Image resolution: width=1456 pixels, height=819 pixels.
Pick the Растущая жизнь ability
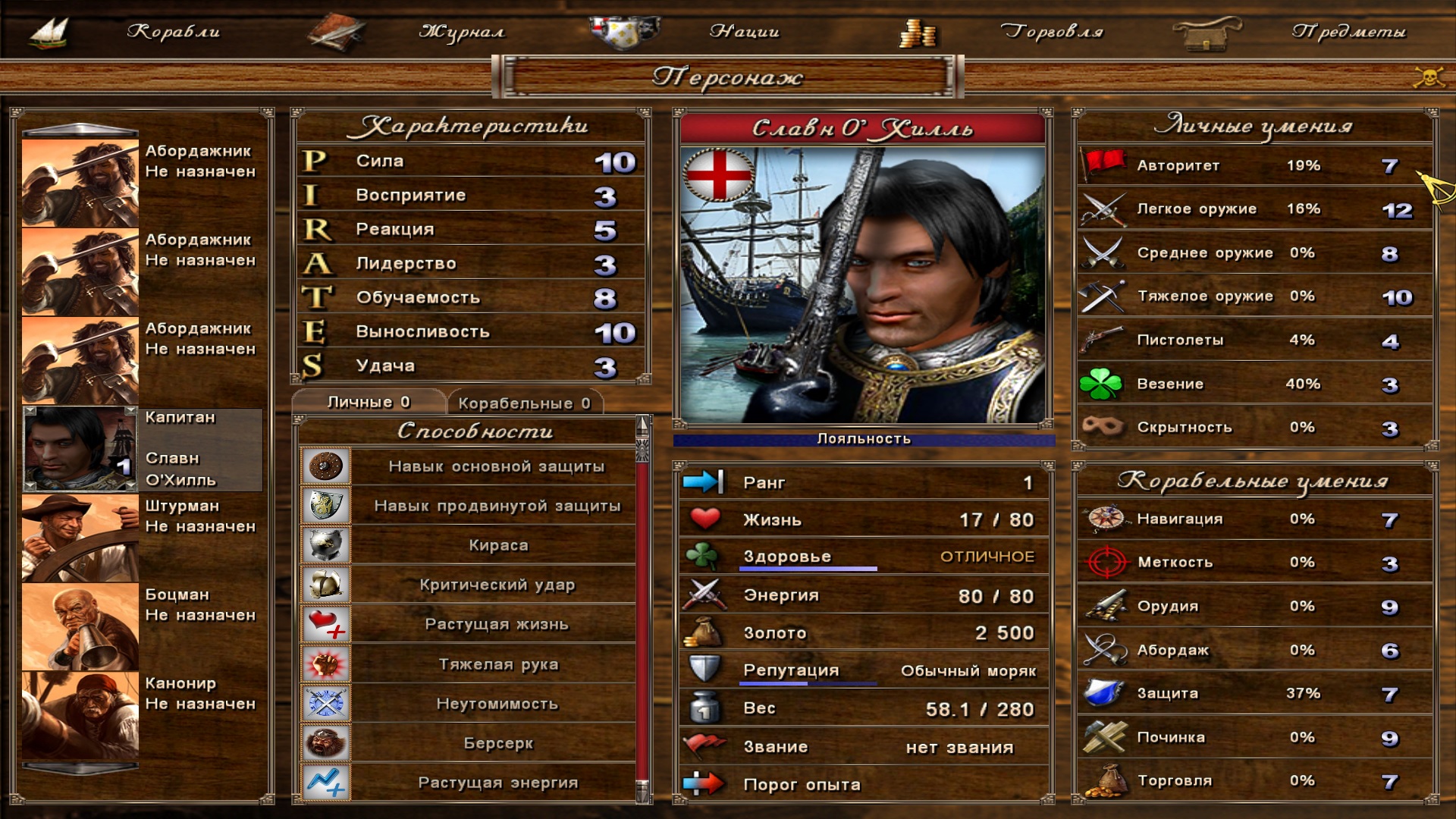tap(496, 624)
